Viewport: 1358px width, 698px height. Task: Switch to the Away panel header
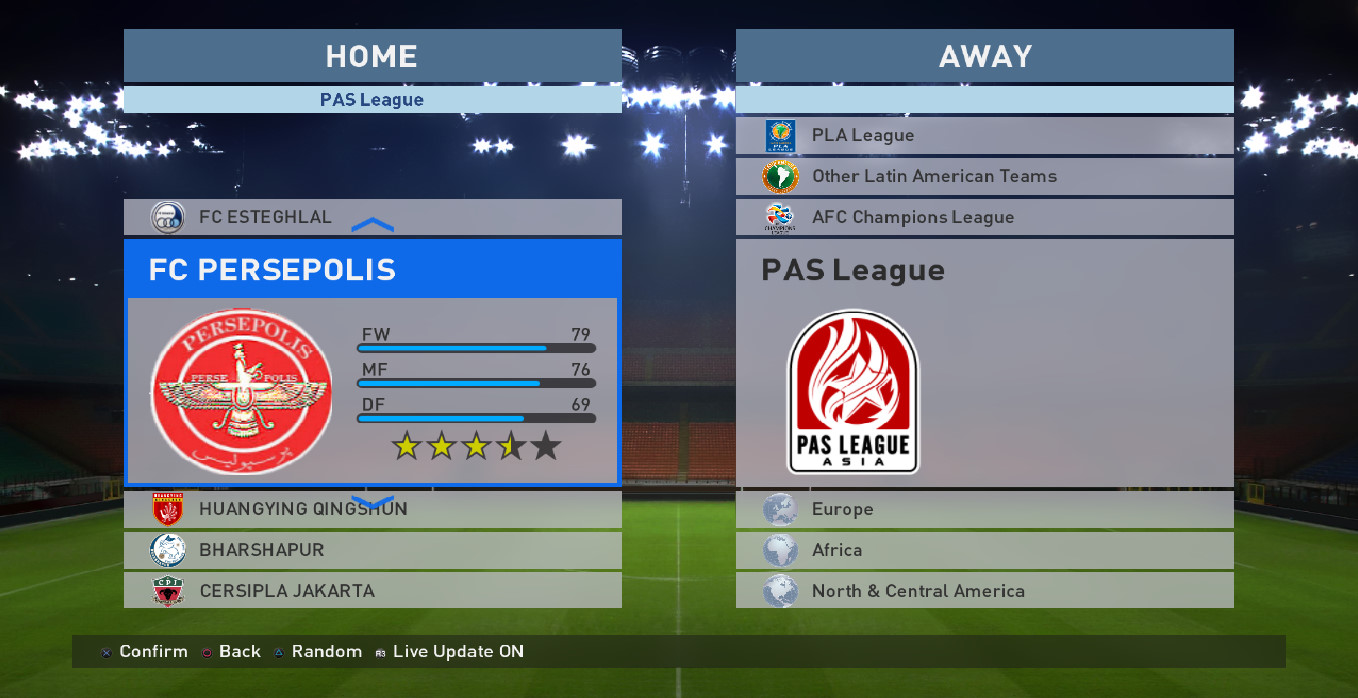(984, 56)
